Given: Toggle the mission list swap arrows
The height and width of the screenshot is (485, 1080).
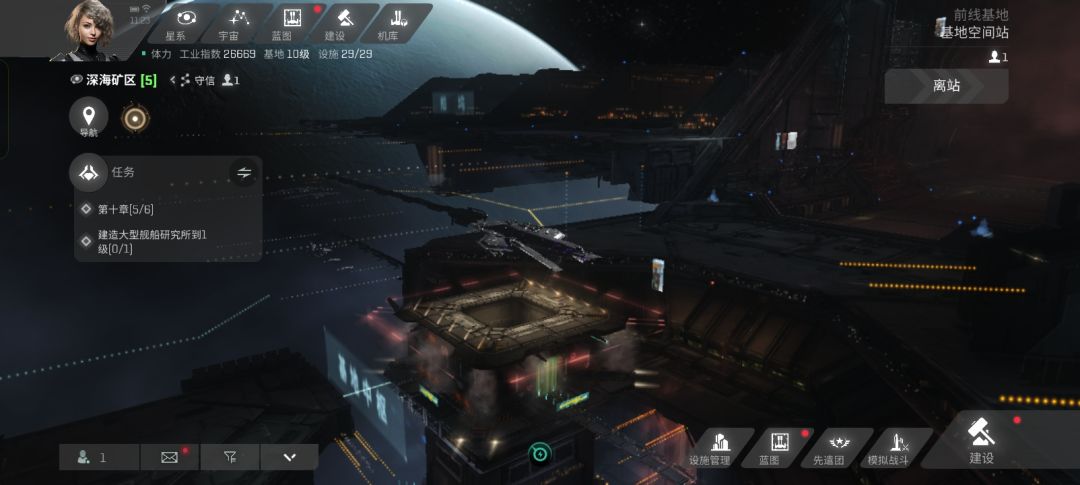Looking at the screenshot, I should click(x=244, y=173).
